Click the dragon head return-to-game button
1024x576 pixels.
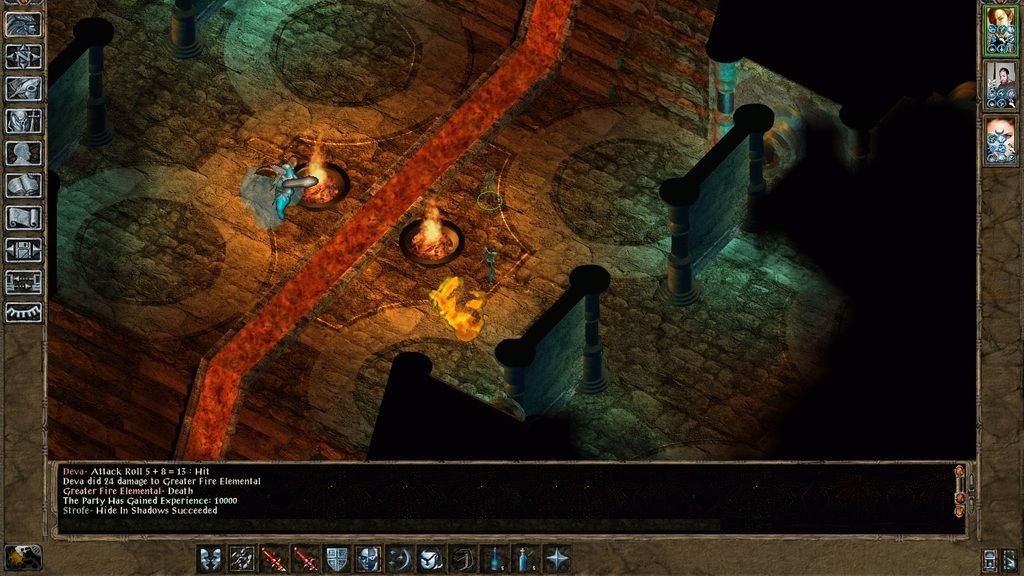pyautogui.click(x=22, y=24)
